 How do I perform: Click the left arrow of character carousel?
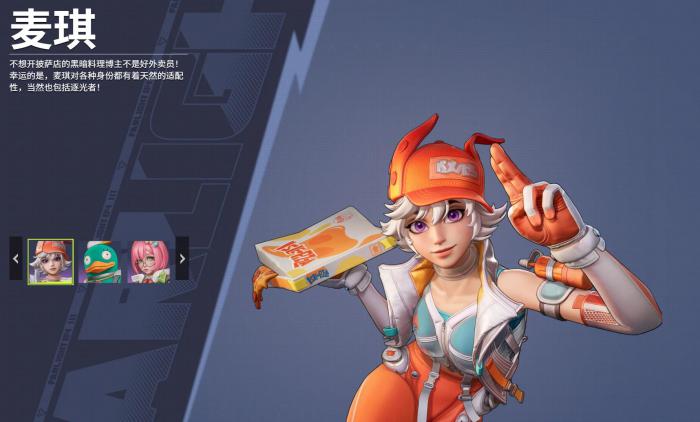coord(15,259)
